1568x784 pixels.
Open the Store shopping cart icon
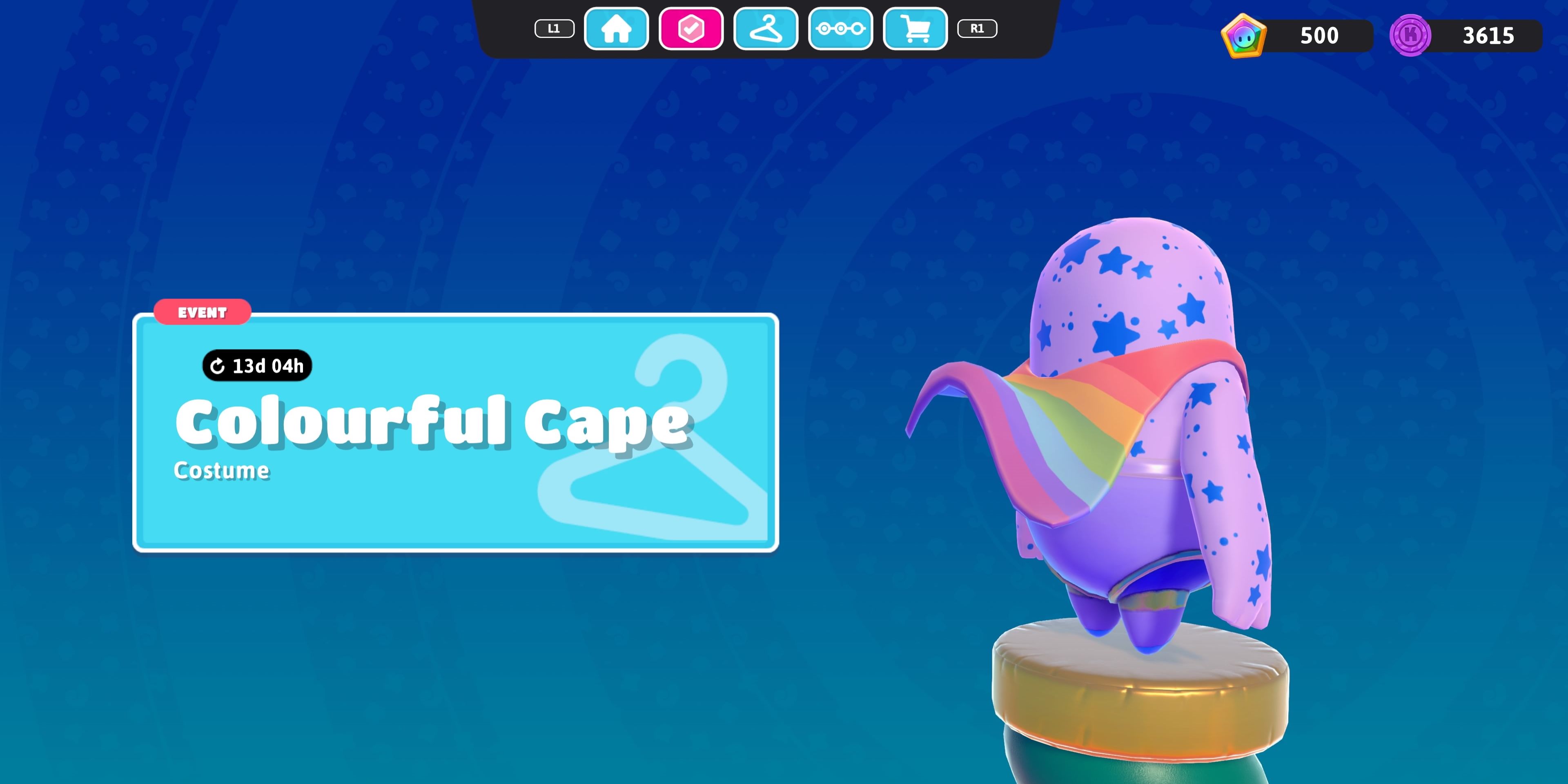click(x=915, y=28)
